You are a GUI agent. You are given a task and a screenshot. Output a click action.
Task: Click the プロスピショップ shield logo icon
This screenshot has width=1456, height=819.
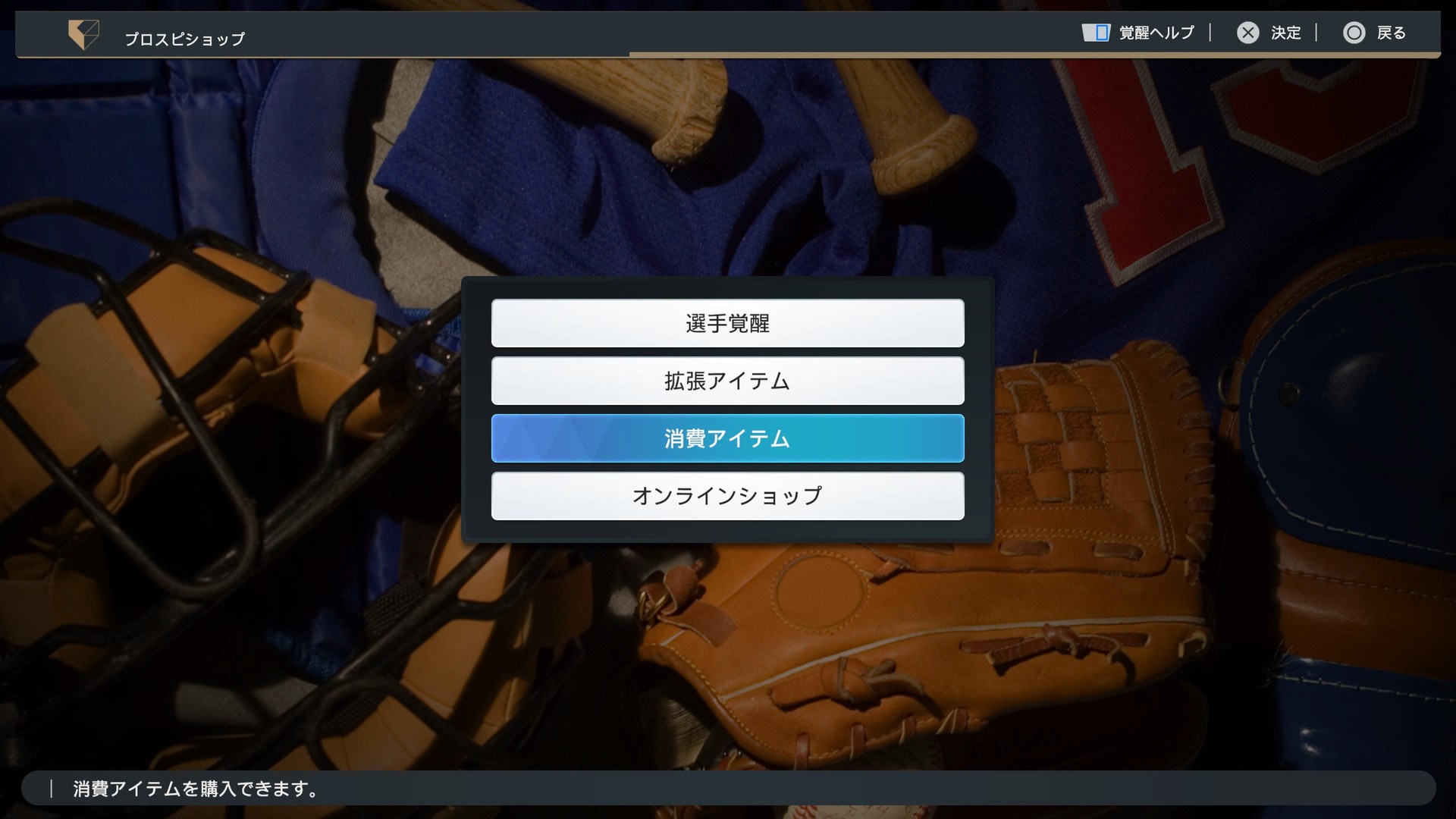(x=83, y=33)
